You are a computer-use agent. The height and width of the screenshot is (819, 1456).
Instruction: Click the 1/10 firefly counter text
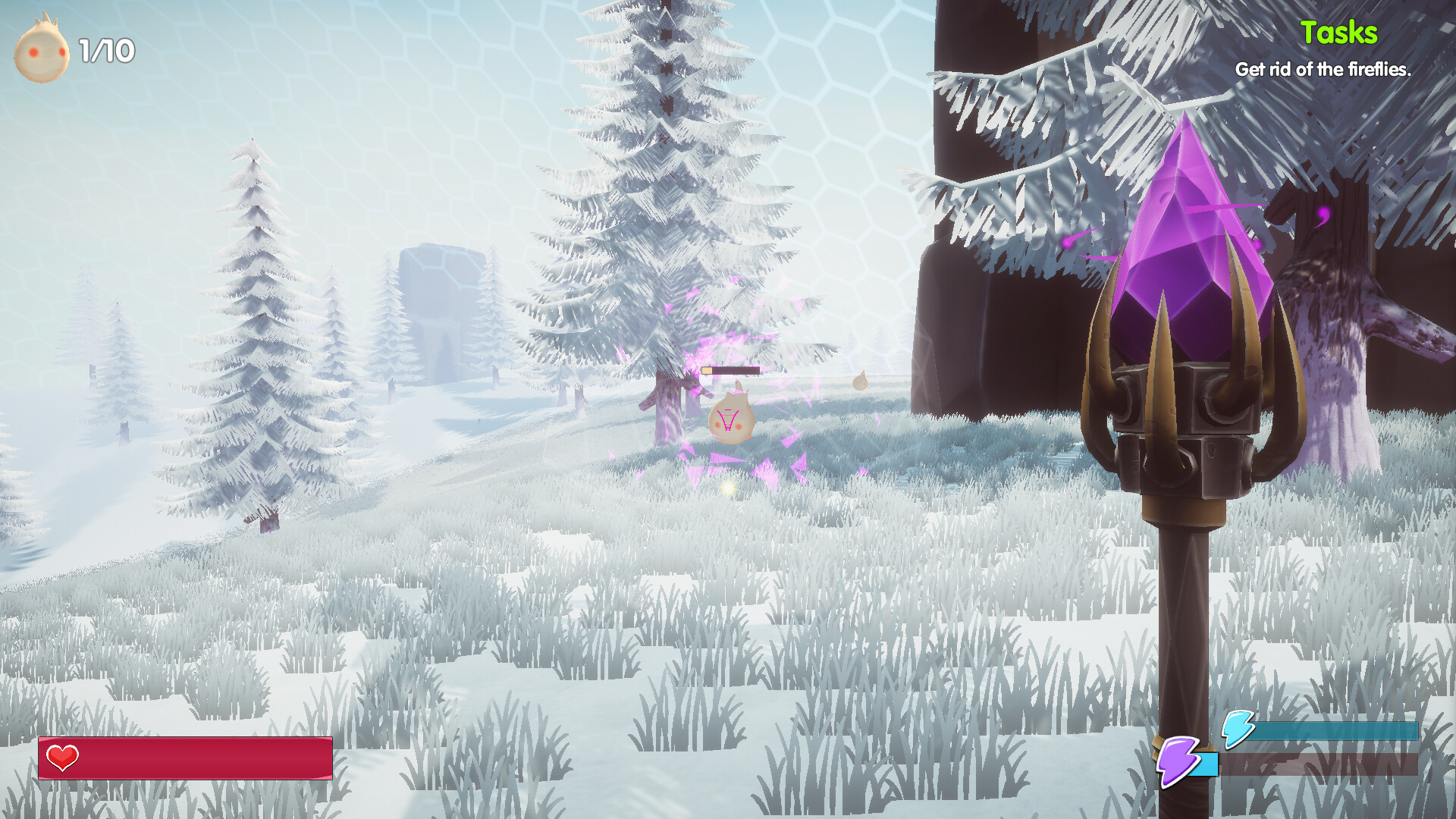[106, 52]
